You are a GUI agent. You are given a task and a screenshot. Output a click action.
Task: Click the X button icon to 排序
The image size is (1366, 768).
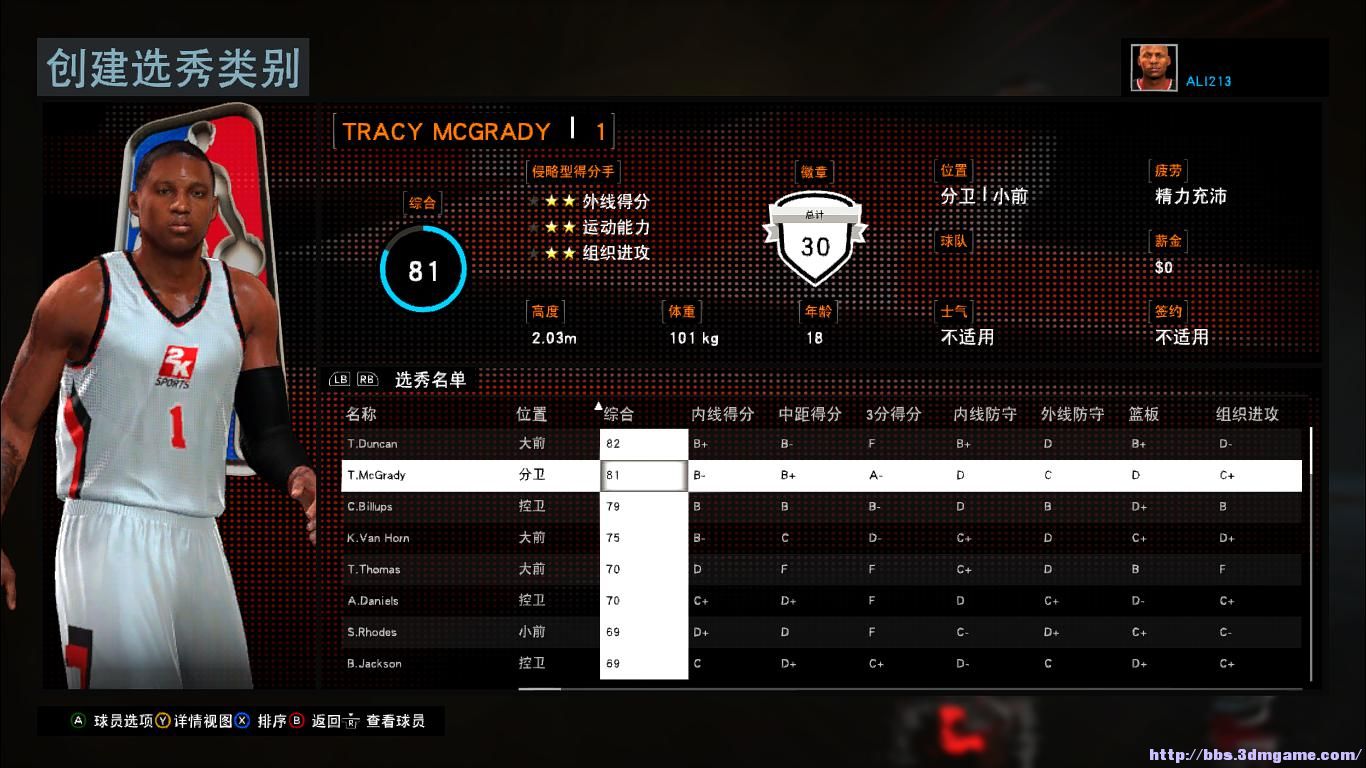click(242, 720)
